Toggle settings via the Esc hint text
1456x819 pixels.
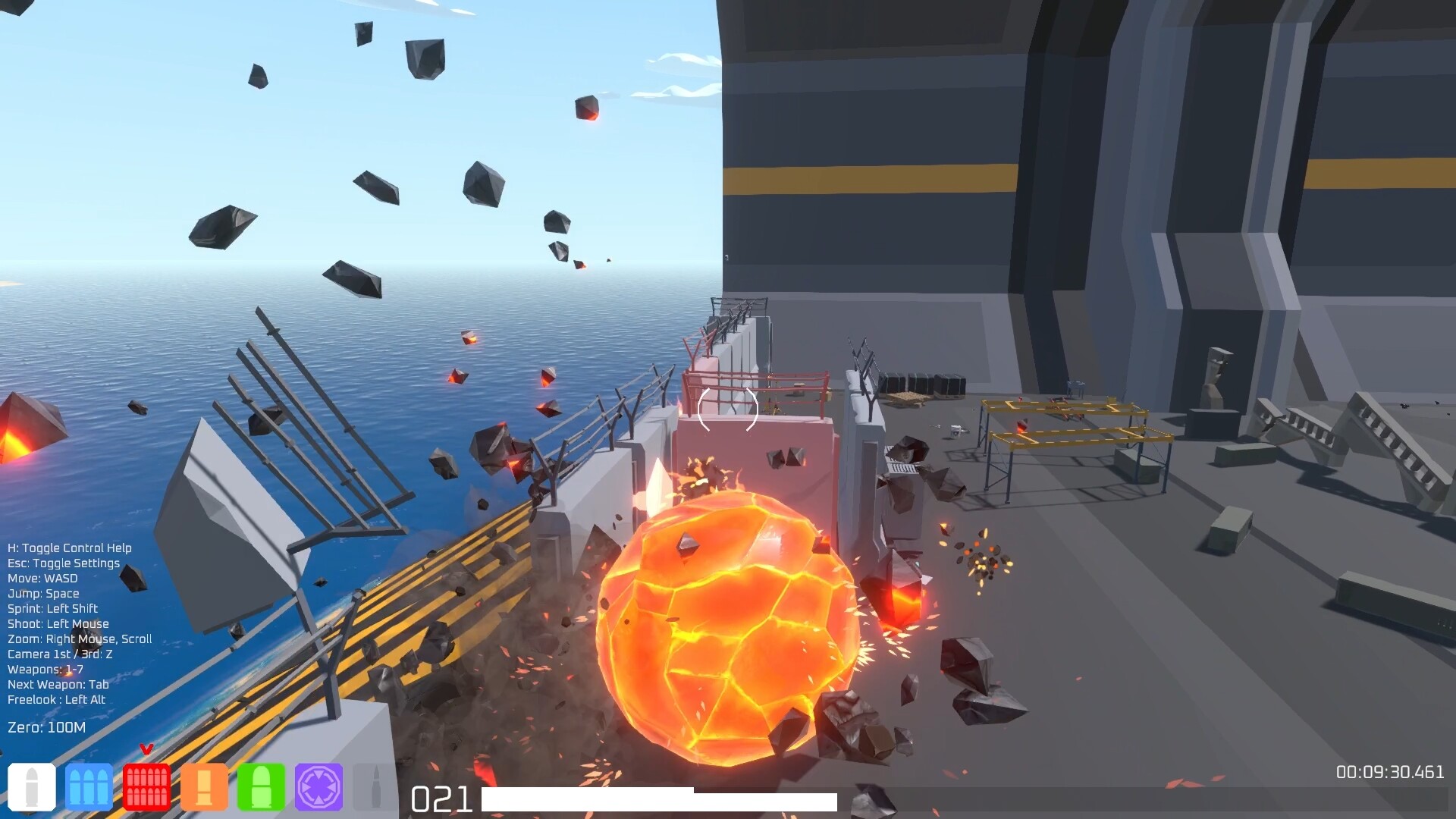pyautogui.click(x=64, y=563)
